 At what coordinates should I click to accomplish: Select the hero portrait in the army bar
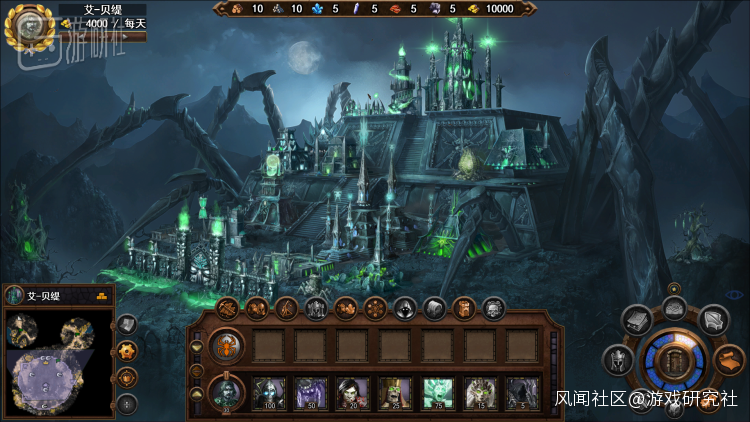click(x=227, y=392)
